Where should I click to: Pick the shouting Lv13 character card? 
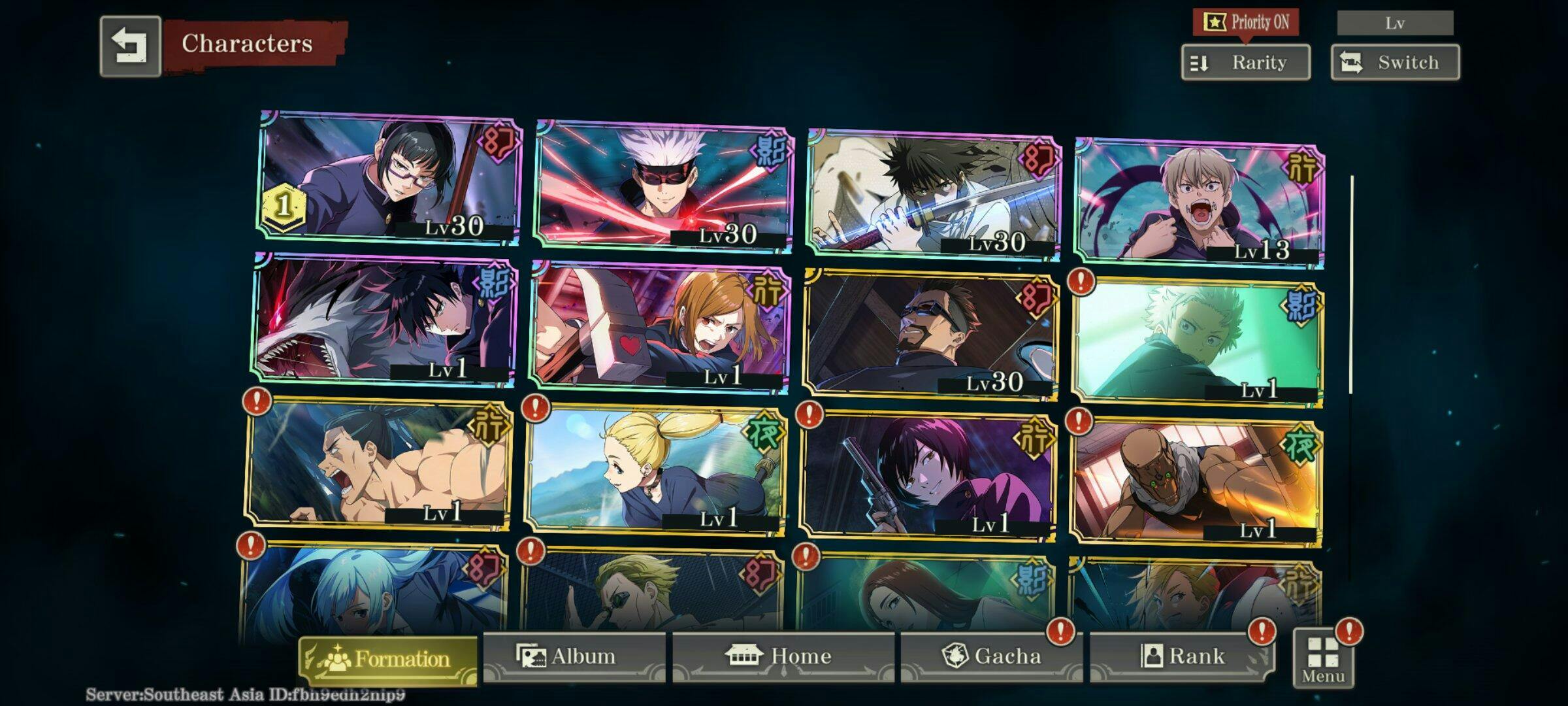click(x=1200, y=203)
